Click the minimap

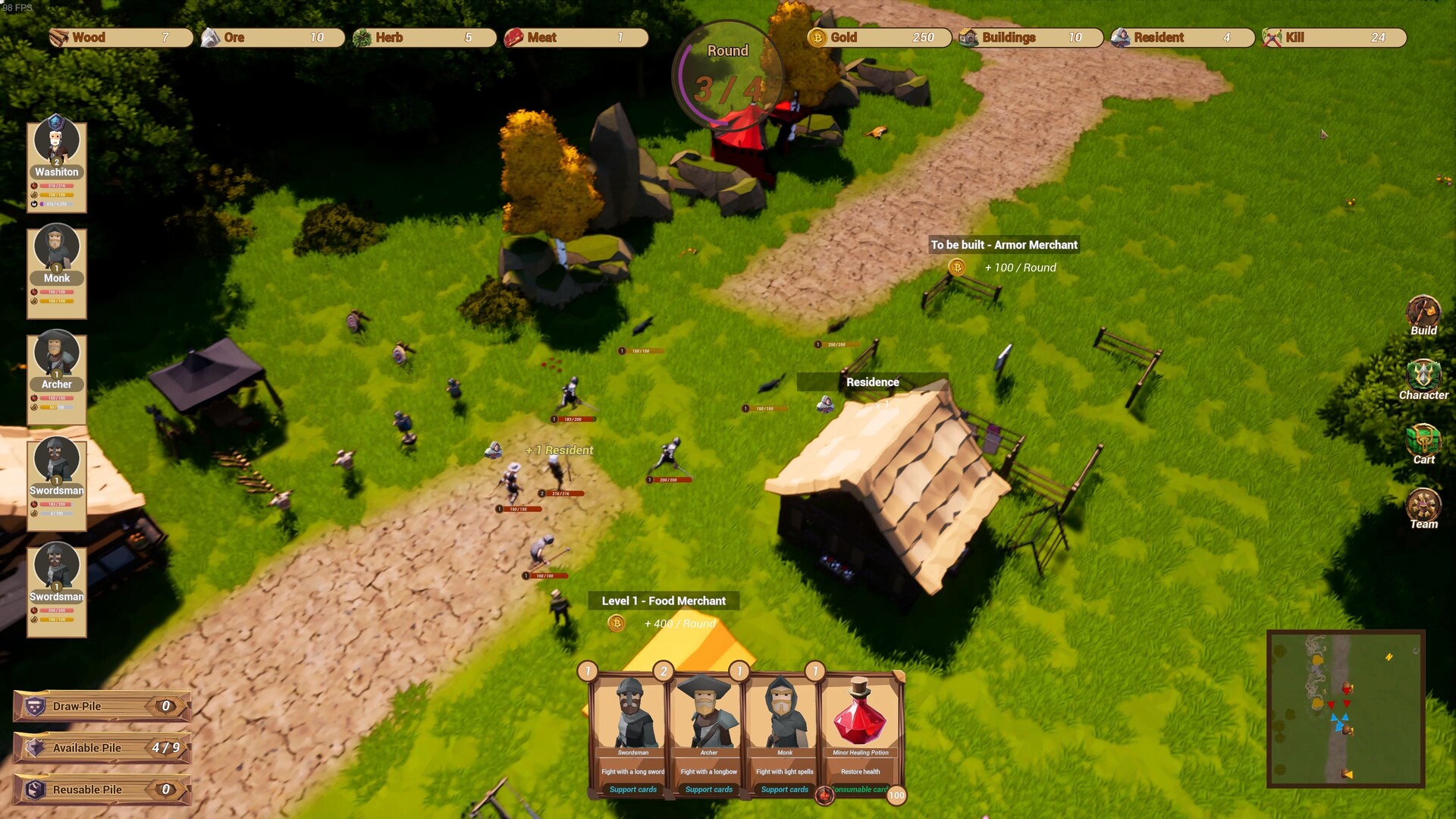tap(1345, 708)
